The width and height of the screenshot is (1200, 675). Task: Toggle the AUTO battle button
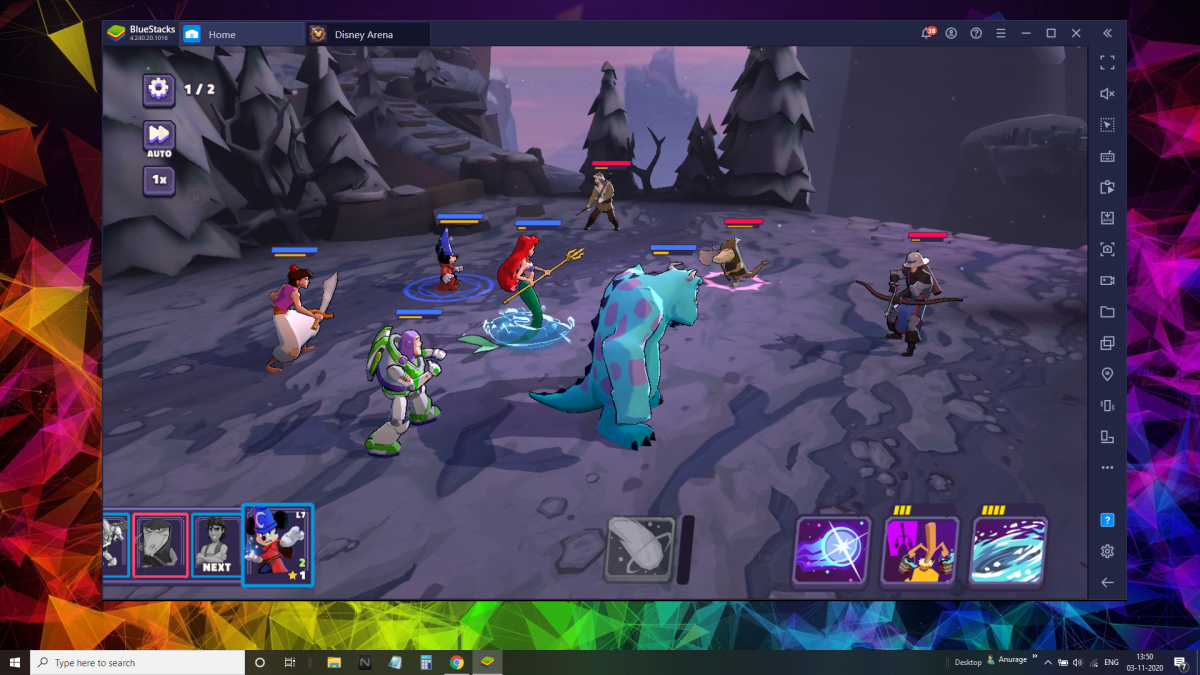coord(159,137)
